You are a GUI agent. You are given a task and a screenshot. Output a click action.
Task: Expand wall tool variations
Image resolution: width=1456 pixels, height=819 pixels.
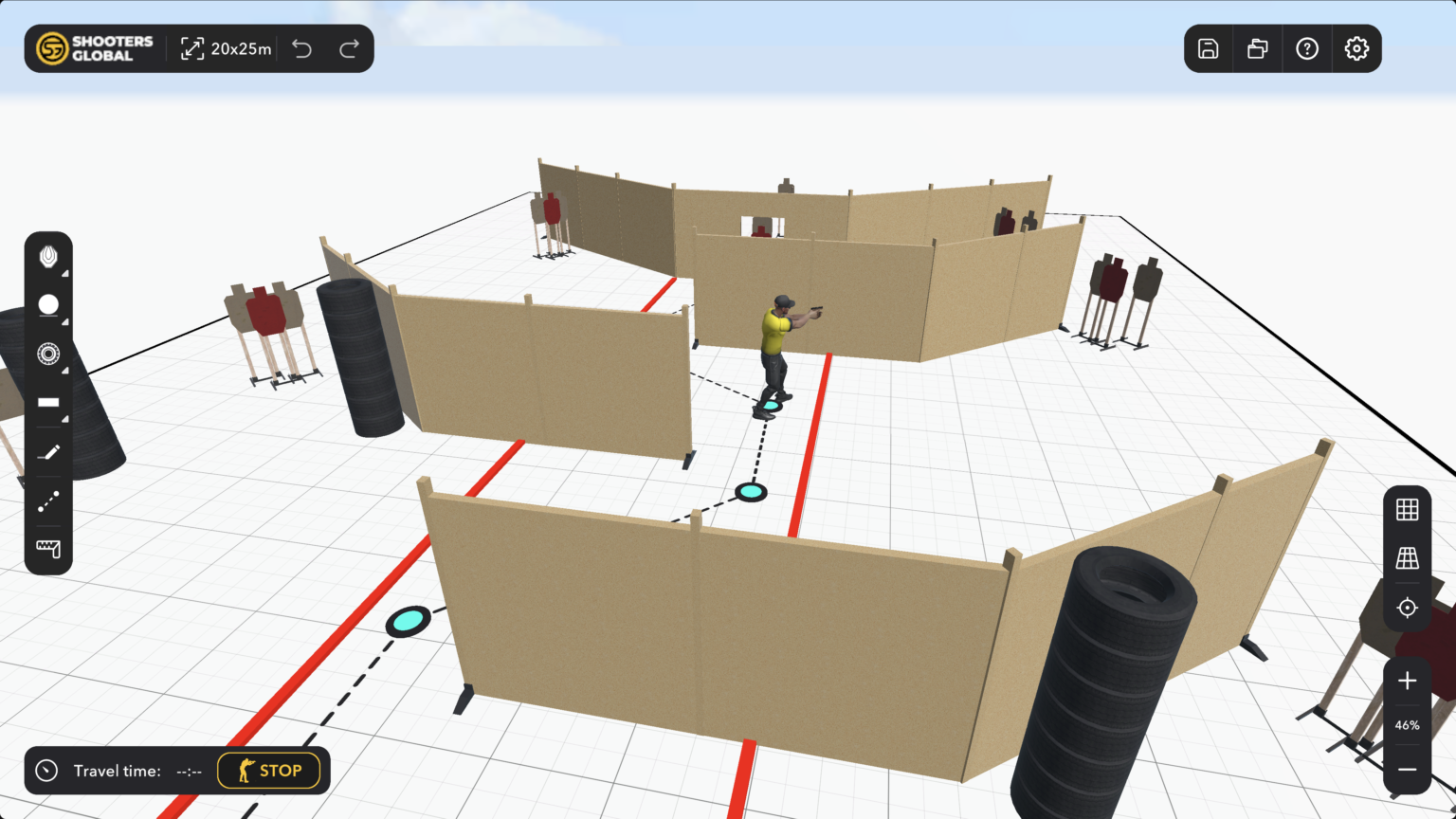point(64,421)
